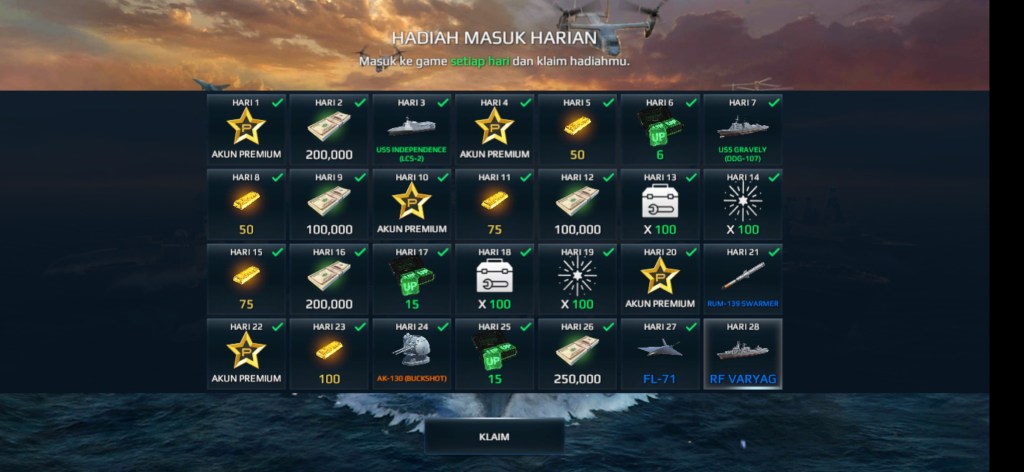The image size is (1024, 472).
Task: Select the Hari 28 RF Varyag reward
Action: 742,354
